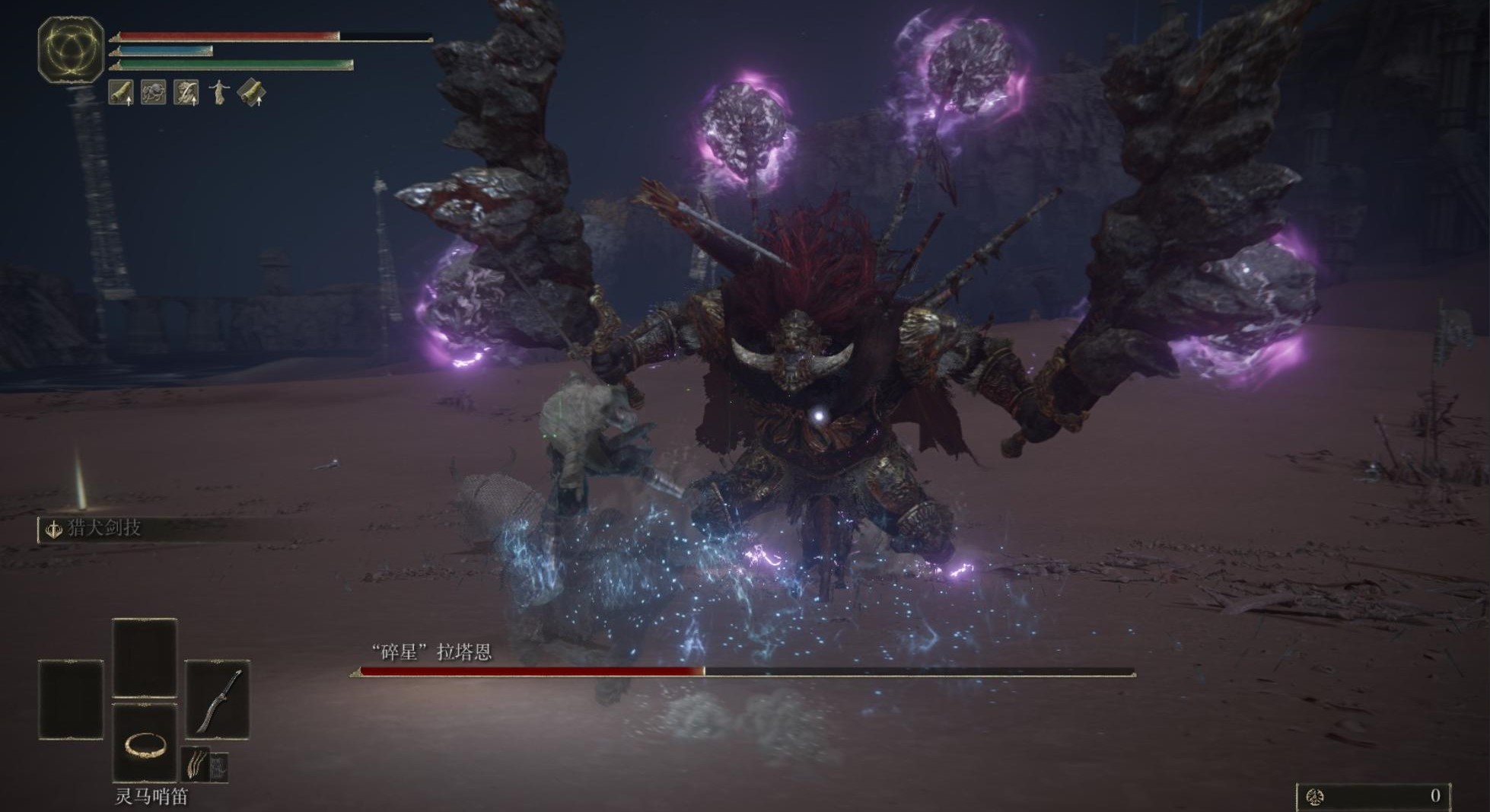This screenshot has width=1490, height=812.
Task: Click the glowing golden rune emblem
Action: 71,49
